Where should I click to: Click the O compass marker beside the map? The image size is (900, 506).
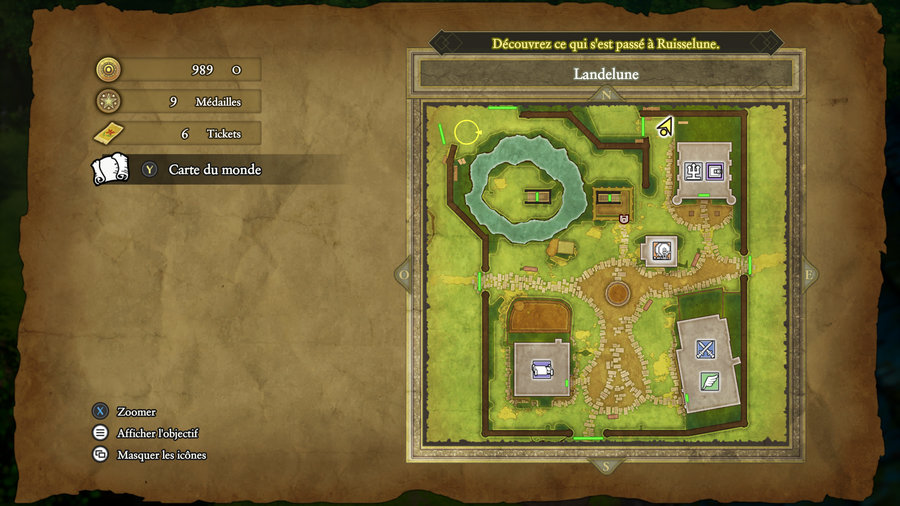(x=404, y=274)
